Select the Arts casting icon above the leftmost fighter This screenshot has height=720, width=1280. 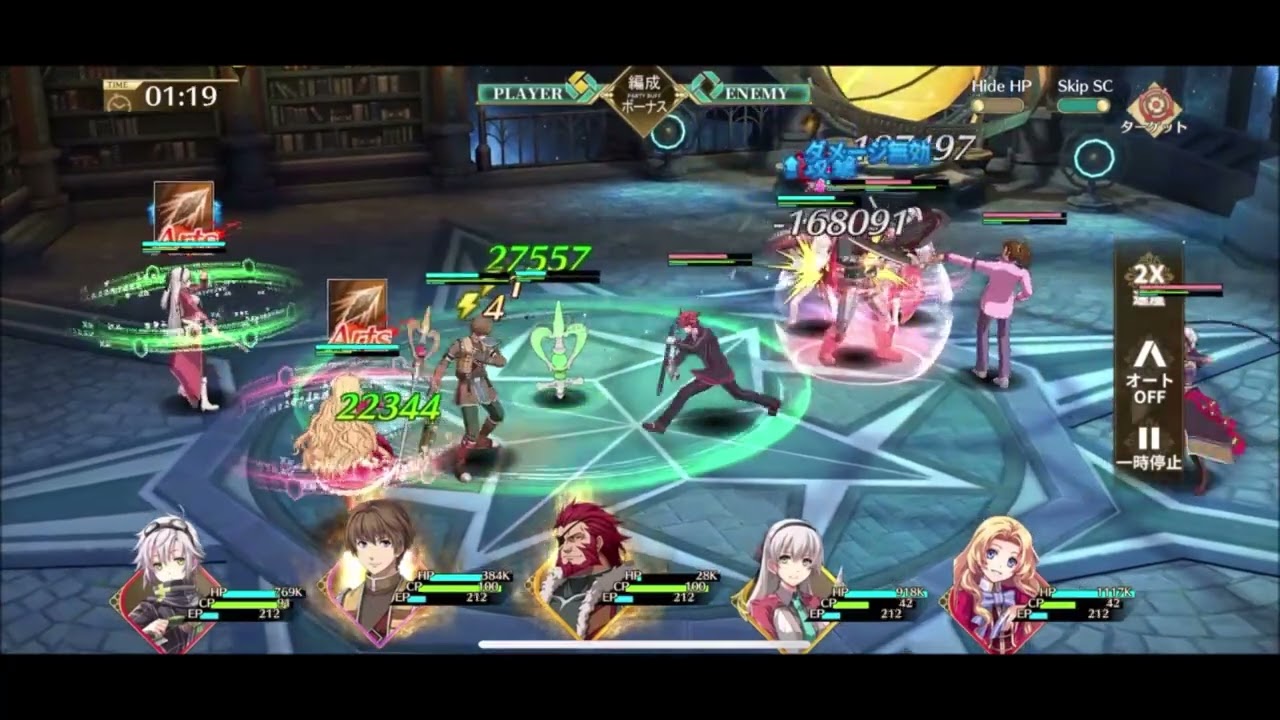(182, 213)
